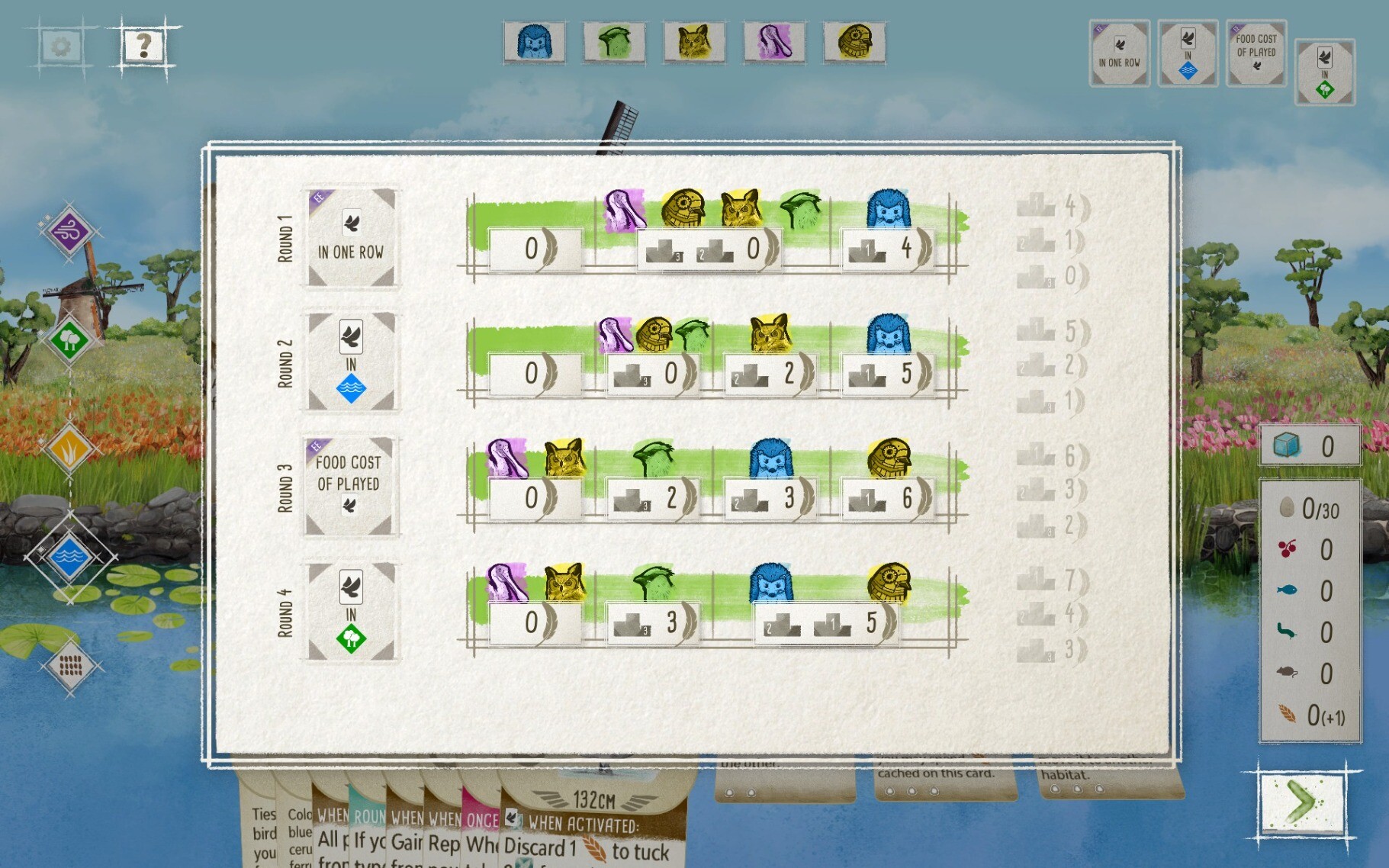The image size is (1389, 868).
Task: Open the gear settings menu
Action: click(x=61, y=47)
